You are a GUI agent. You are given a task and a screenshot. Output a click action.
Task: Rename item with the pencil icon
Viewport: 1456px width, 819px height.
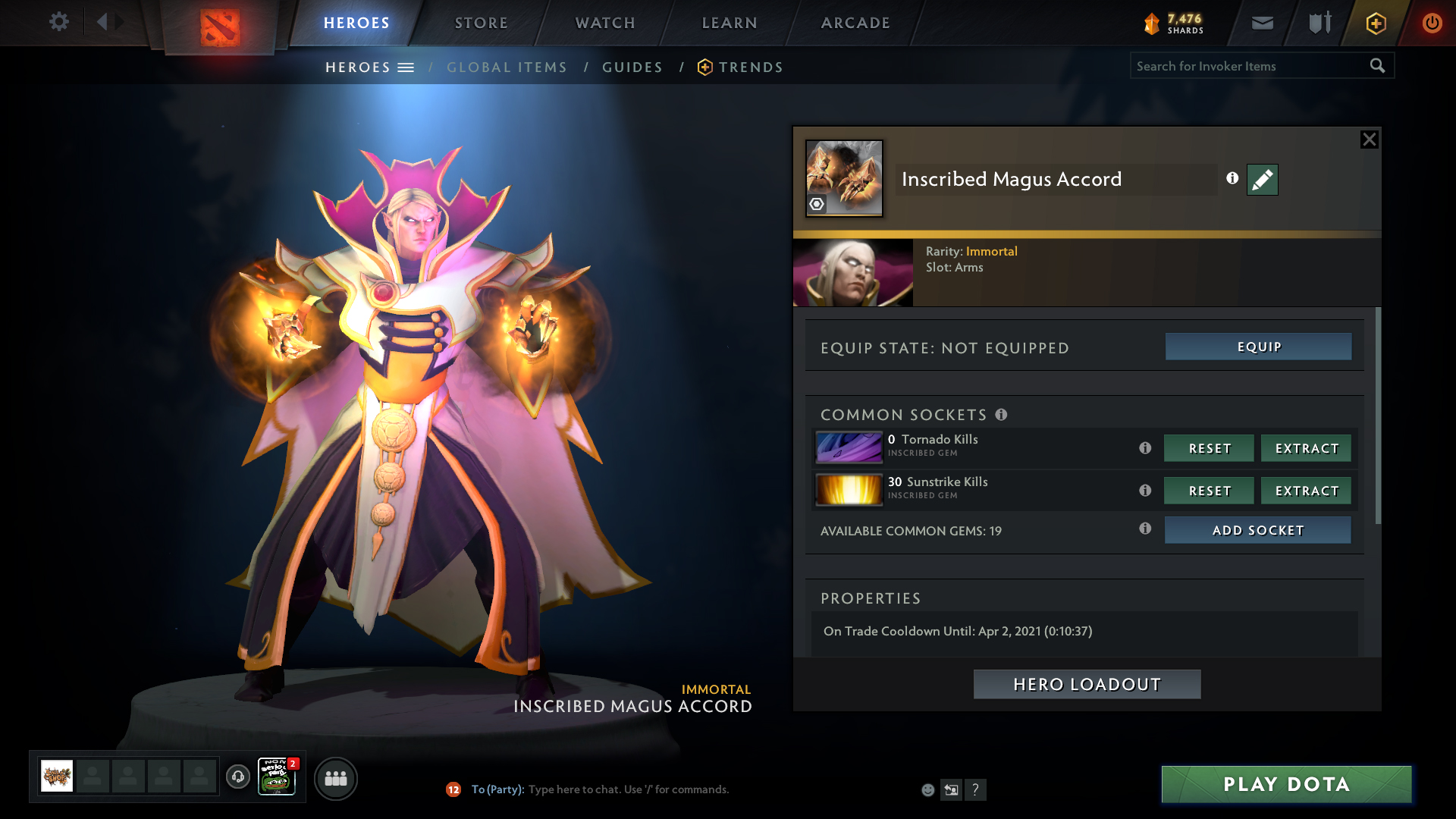click(1262, 180)
